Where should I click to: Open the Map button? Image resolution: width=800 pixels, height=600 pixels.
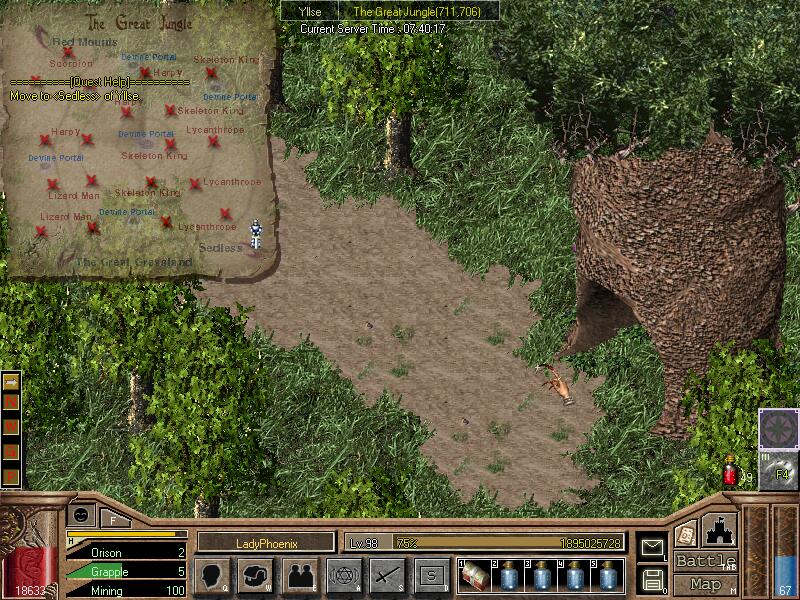(x=705, y=584)
